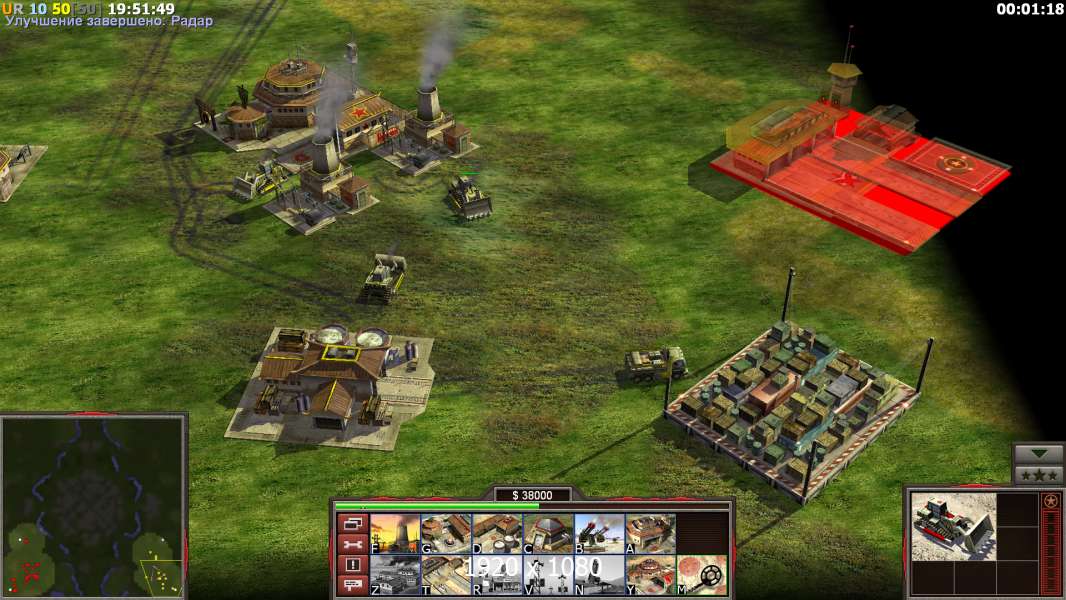Click the greyed-out airfield icon marked T
The width and height of the screenshot is (1066, 600).
coord(446,575)
